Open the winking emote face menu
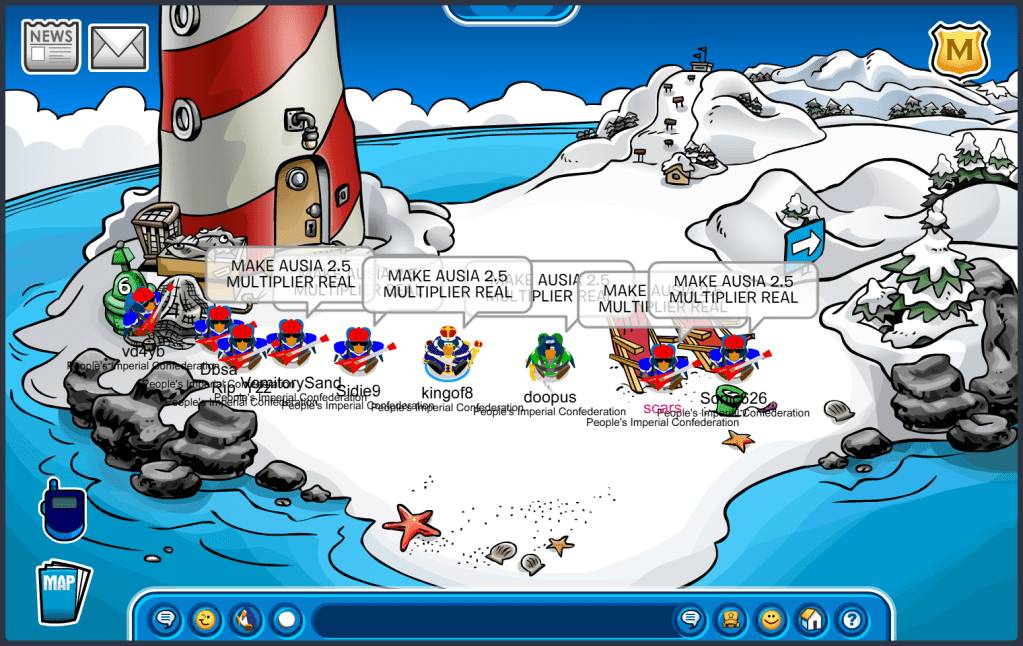This screenshot has width=1023, height=646. tap(206, 620)
